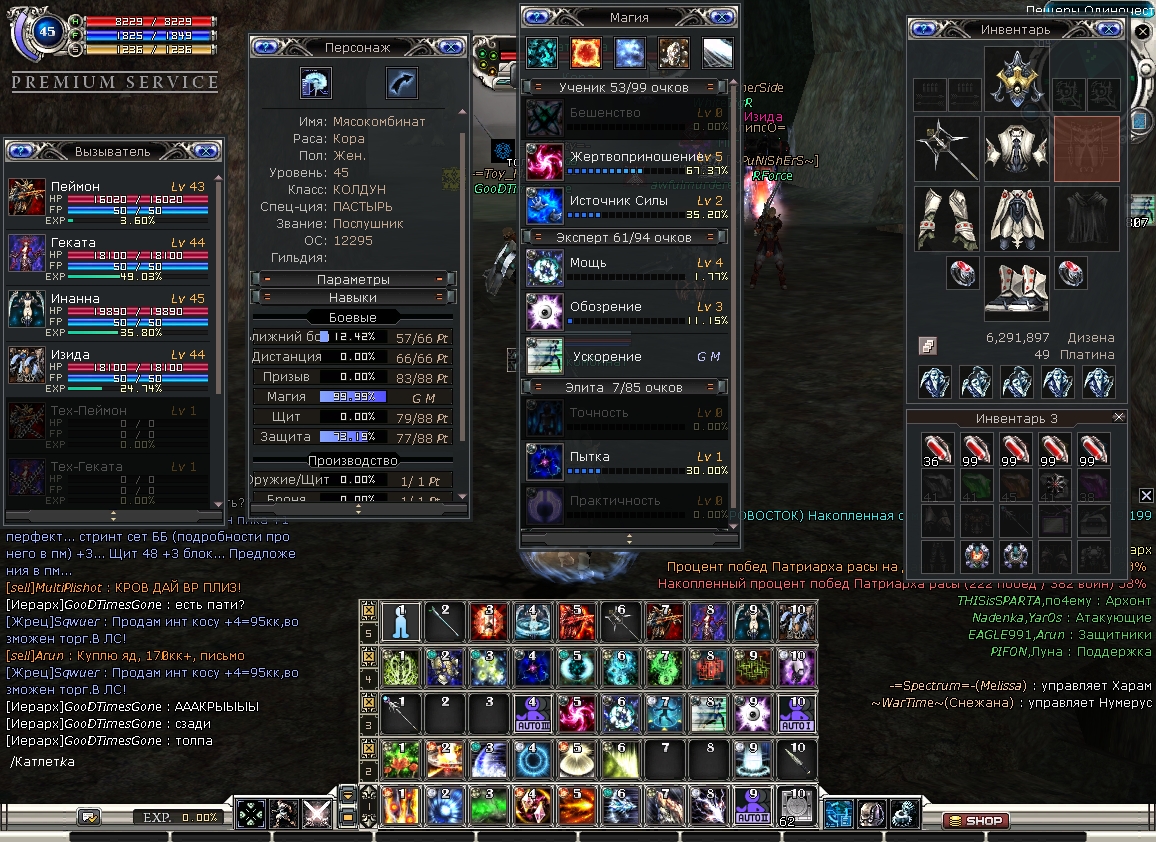Viewport: 1156px width, 842px height.
Task: Select the equipped helmet slot
Action: [1017, 78]
